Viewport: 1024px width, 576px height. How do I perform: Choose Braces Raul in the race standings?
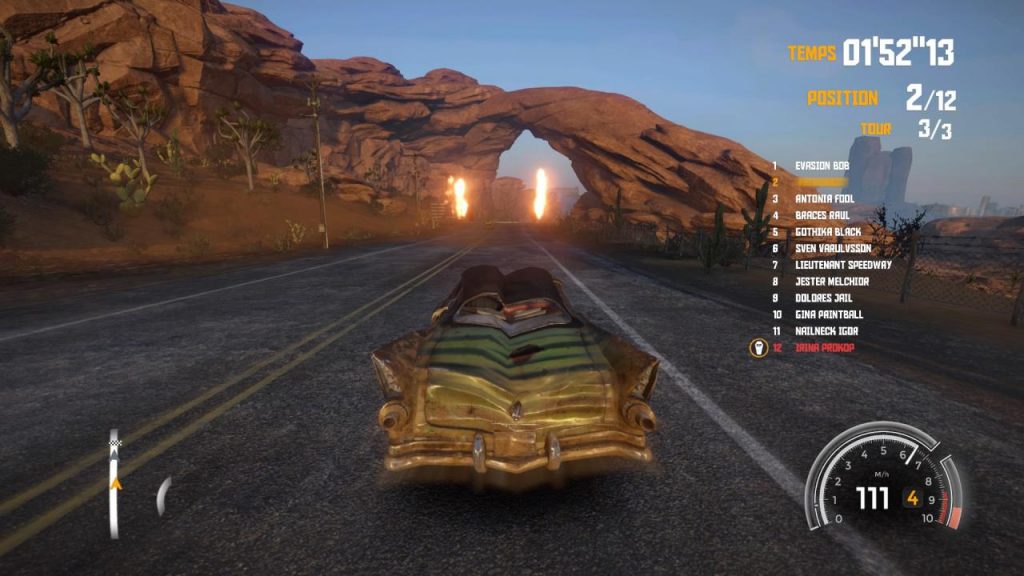823,215
